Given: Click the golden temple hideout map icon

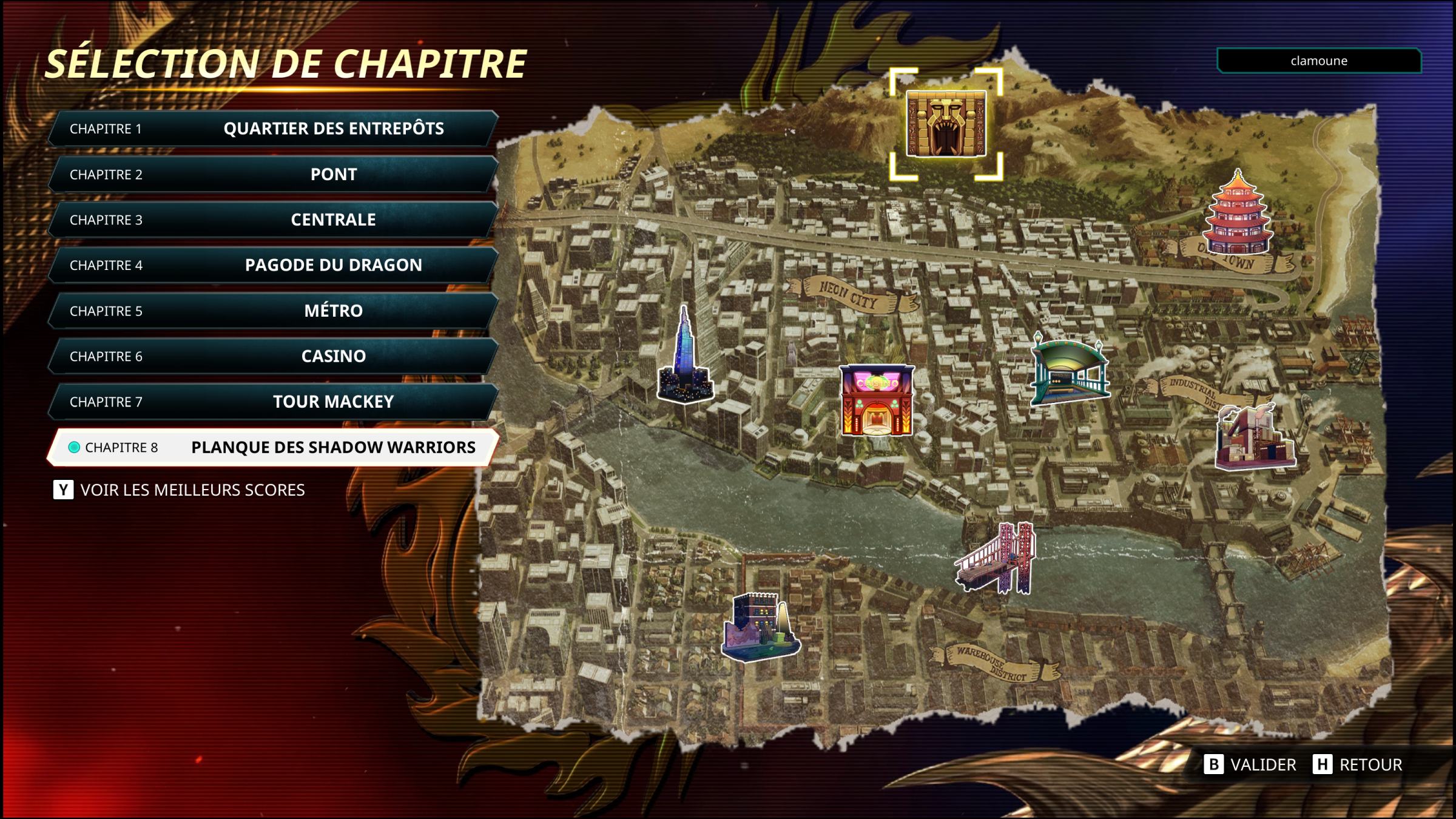Looking at the screenshot, I should 946,124.
